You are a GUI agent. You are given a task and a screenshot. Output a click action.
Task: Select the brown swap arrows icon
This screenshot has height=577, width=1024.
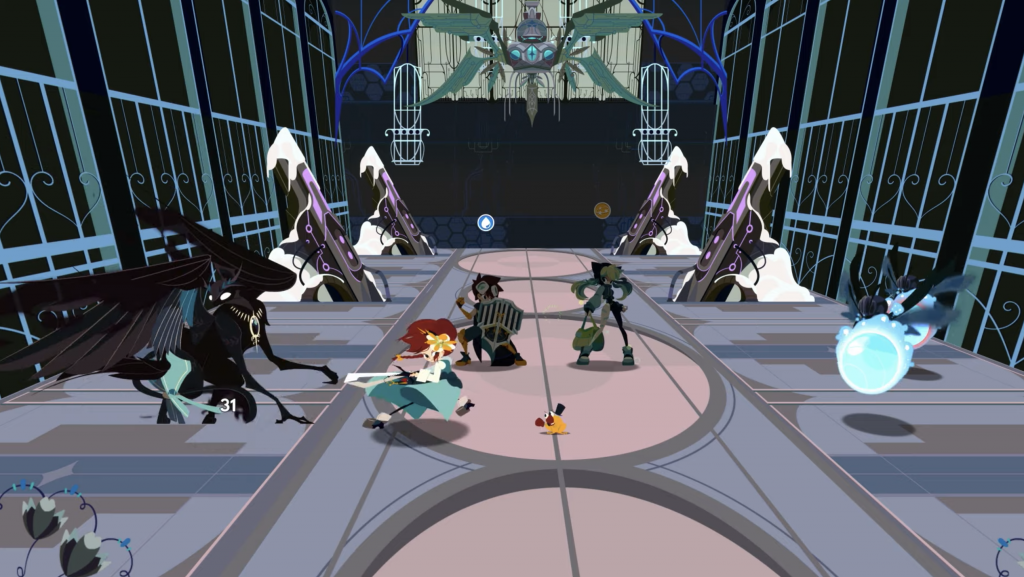(x=602, y=210)
